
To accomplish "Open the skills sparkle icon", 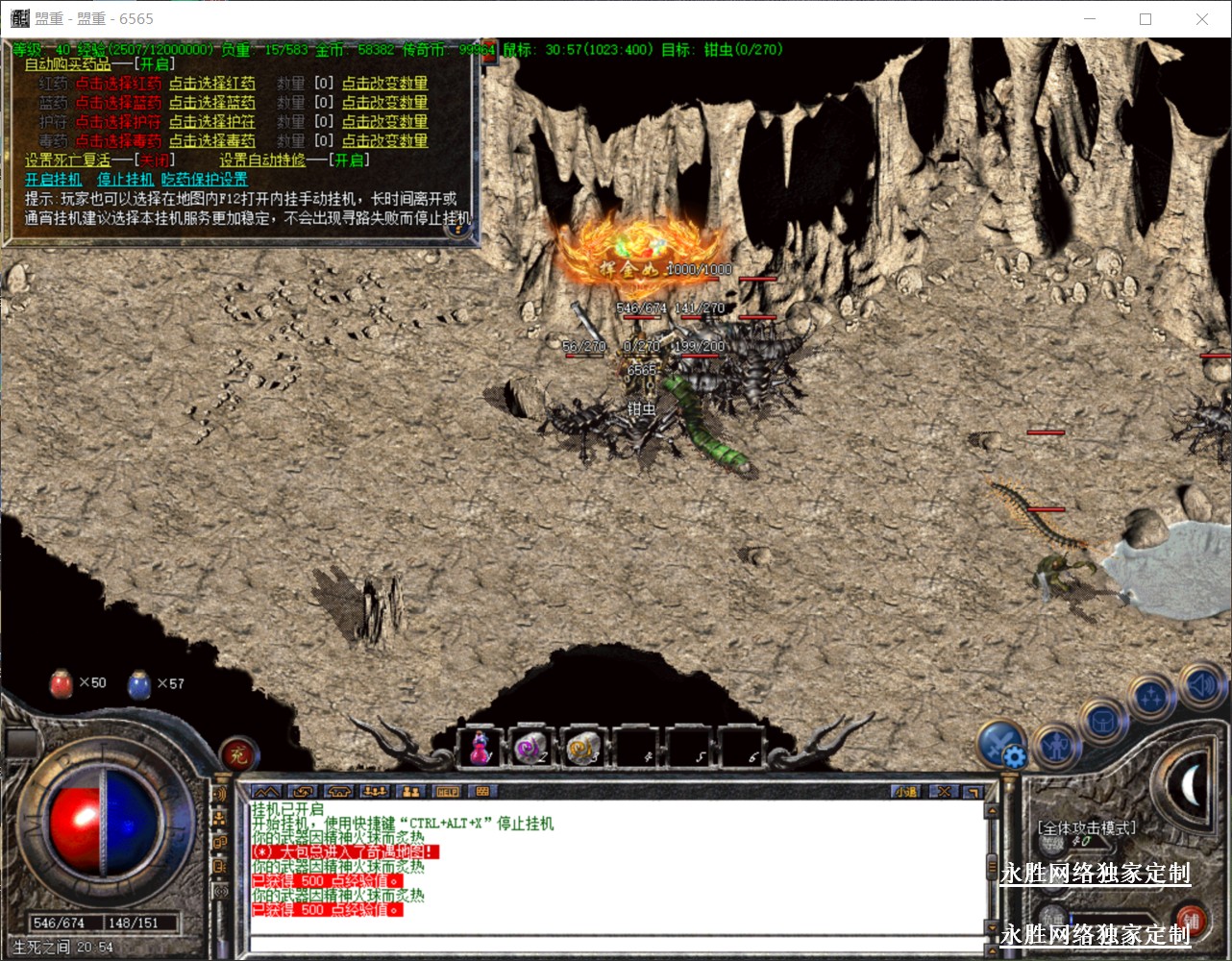I will coord(1151,697).
